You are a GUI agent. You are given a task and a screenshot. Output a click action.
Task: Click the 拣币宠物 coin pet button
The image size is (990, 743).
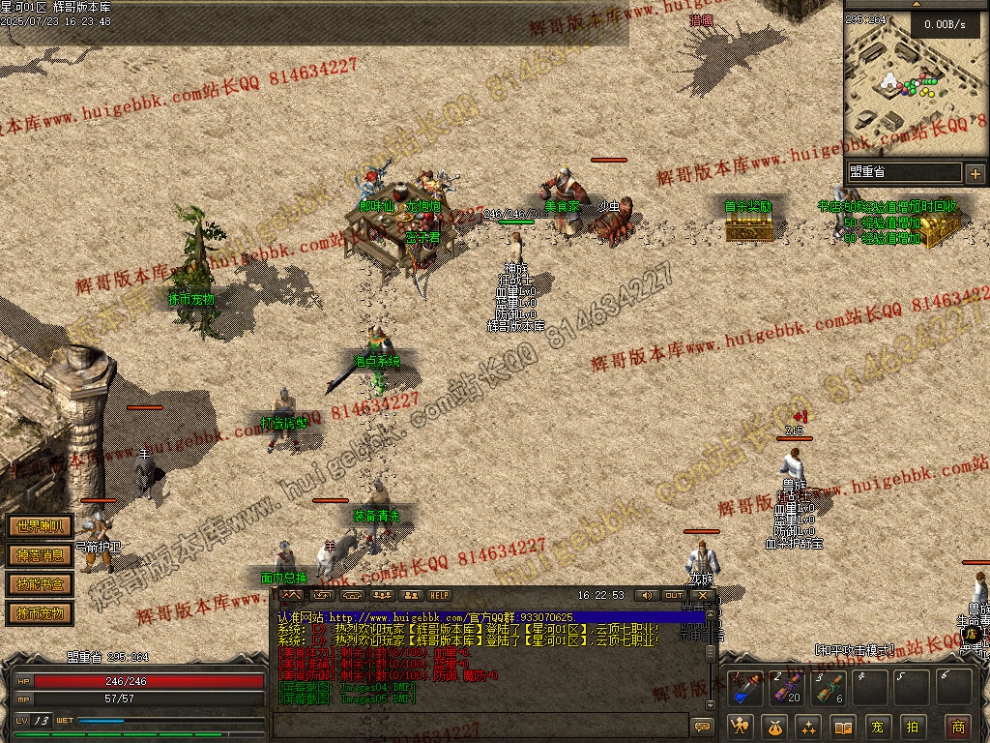(41, 613)
